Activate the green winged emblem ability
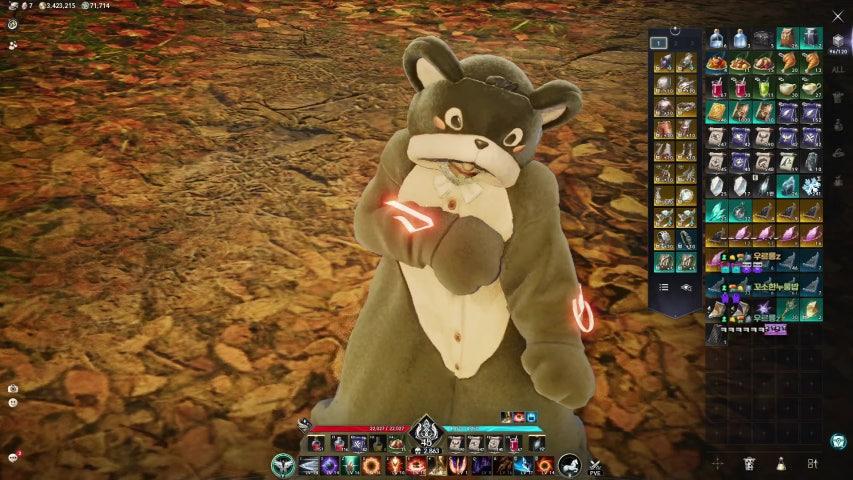The height and width of the screenshot is (480, 853). (283, 465)
